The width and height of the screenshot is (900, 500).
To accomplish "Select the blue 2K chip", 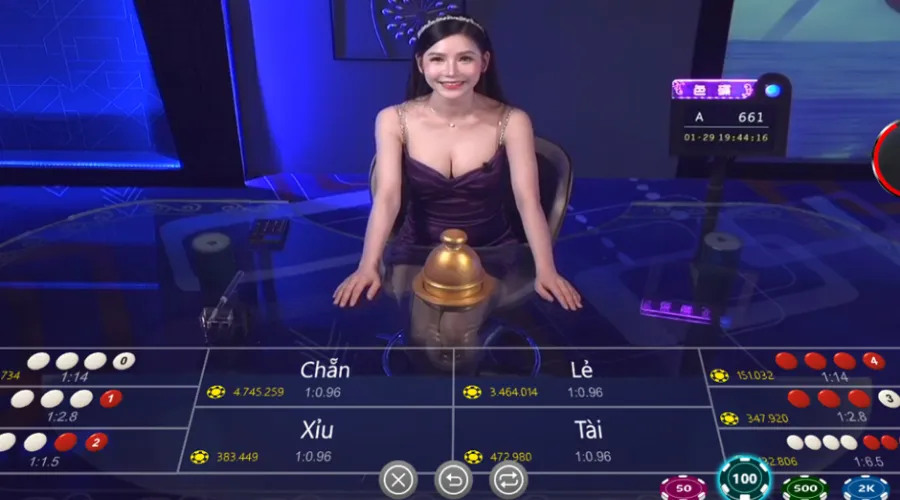I will [865, 488].
